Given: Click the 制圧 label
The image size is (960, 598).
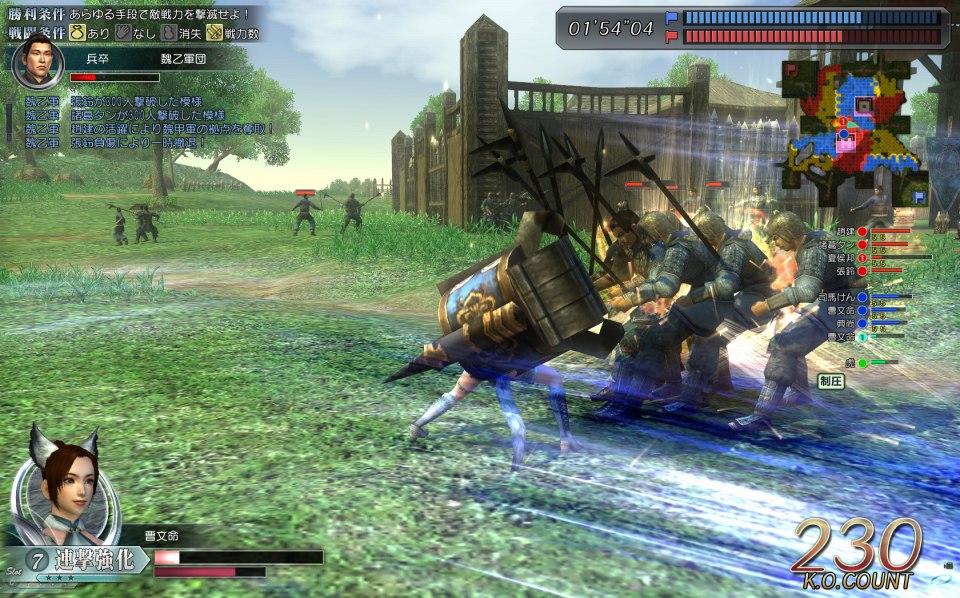Looking at the screenshot, I should click(x=831, y=381).
